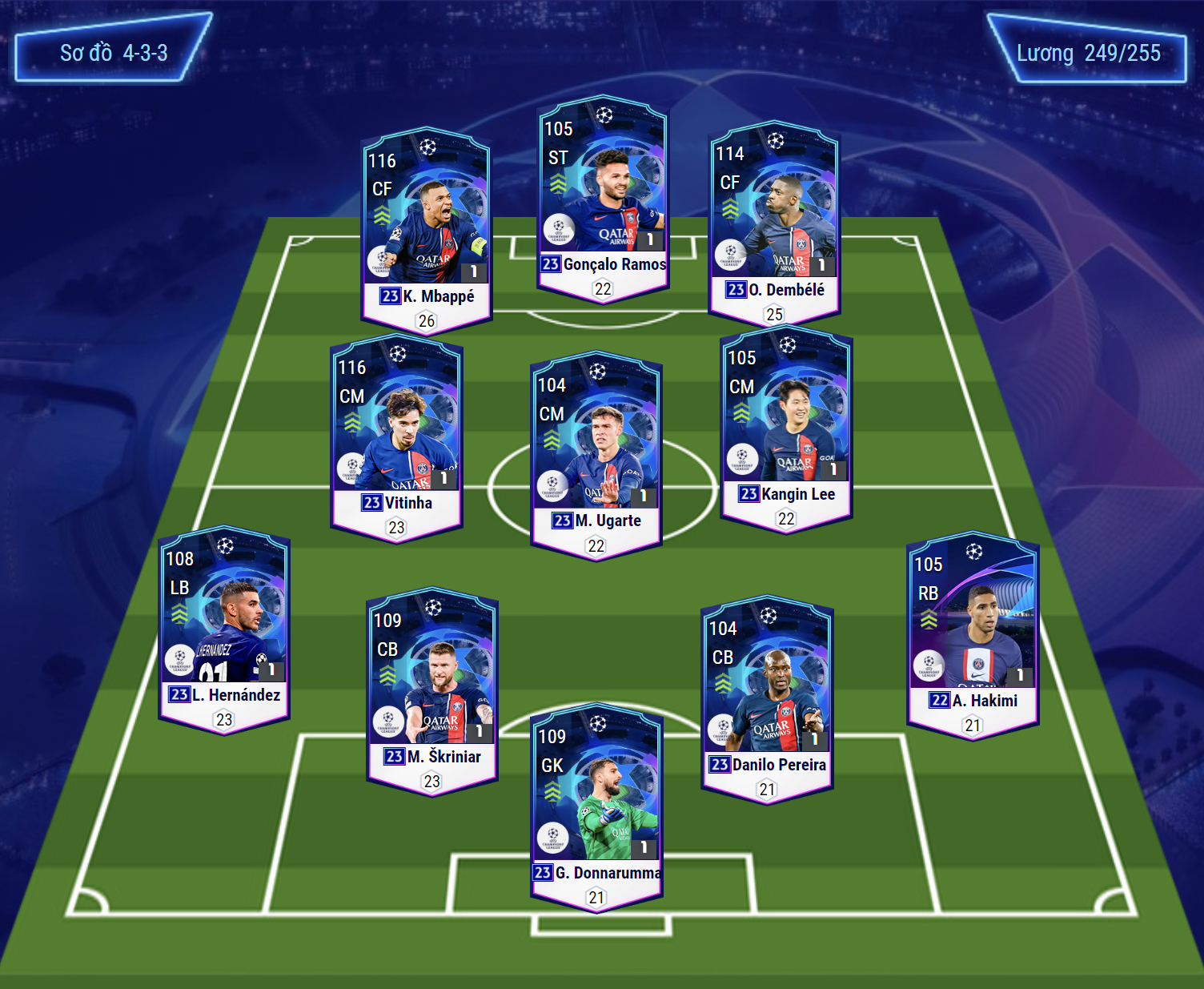The height and width of the screenshot is (989, 1204).
Task: Select left back L. Hernández
Action: click(x=224, y=628)
